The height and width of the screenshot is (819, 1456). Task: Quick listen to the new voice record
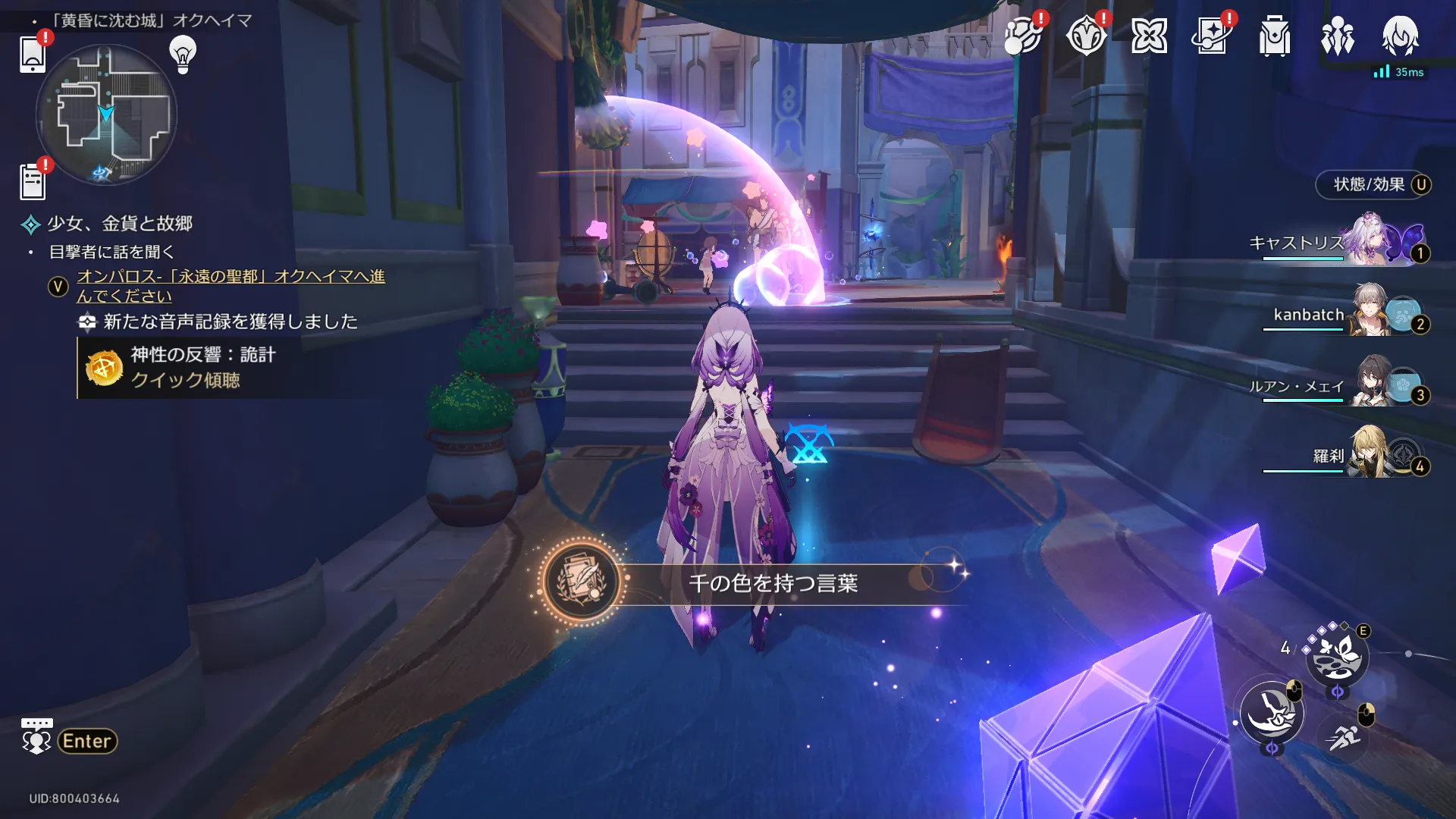[185, 380]
